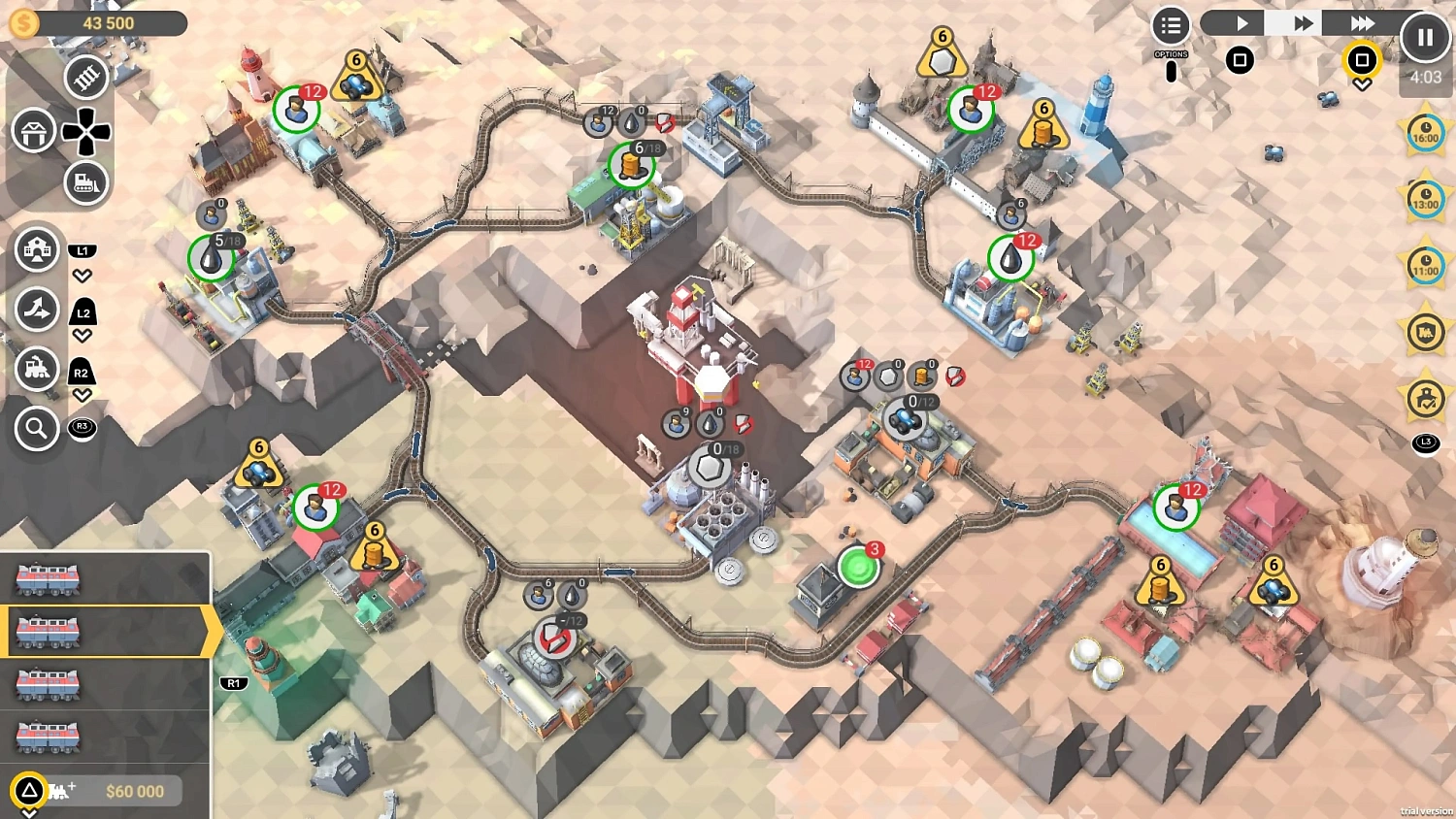Select the highlighted train in the roster
This screenshot has height=819, width=1456.
[x=97, y=630]
